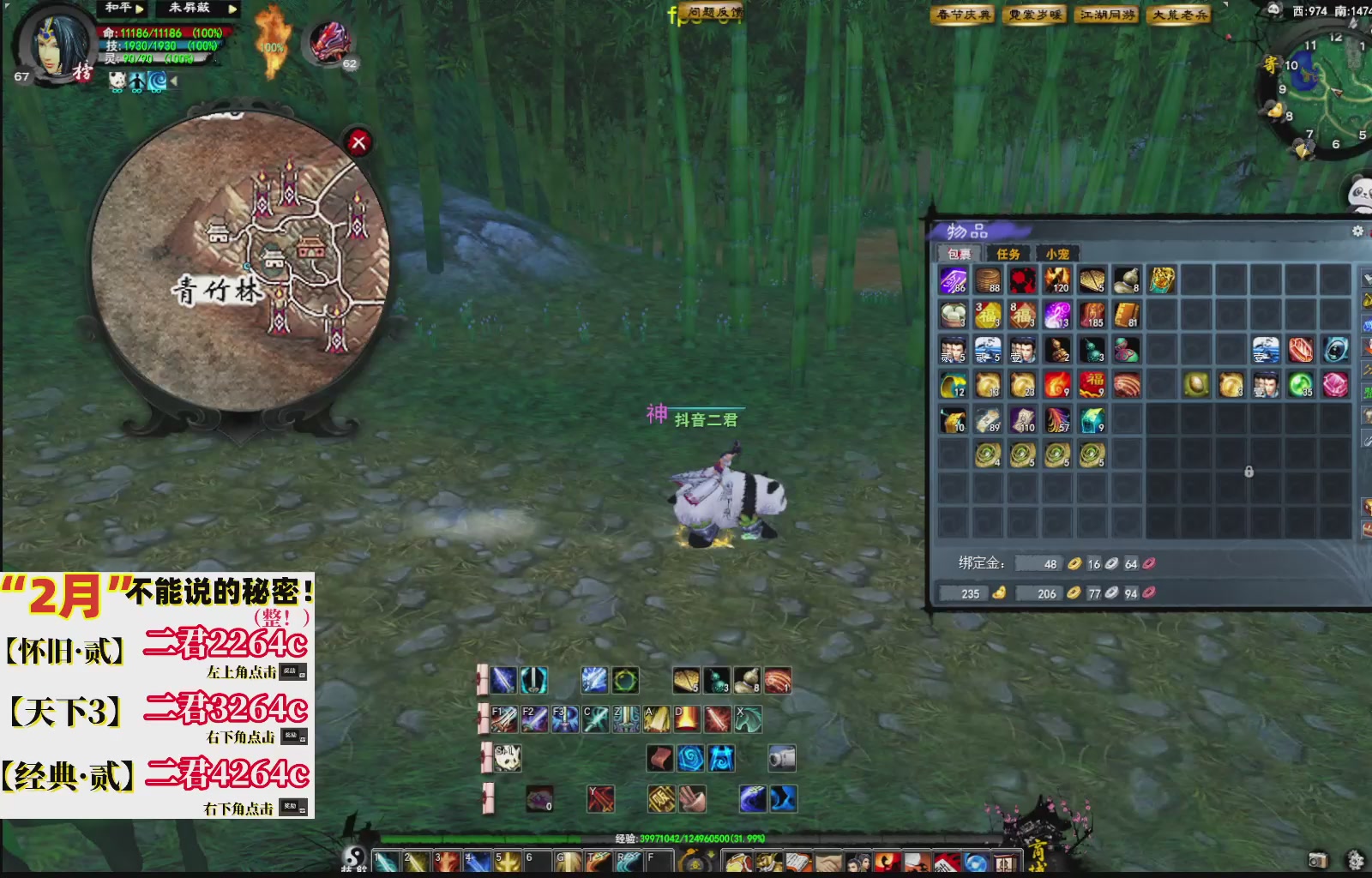Click the X-keybound mount skill icon
This screenshot has height=878, width=1372.
click(x=749, y=719)
